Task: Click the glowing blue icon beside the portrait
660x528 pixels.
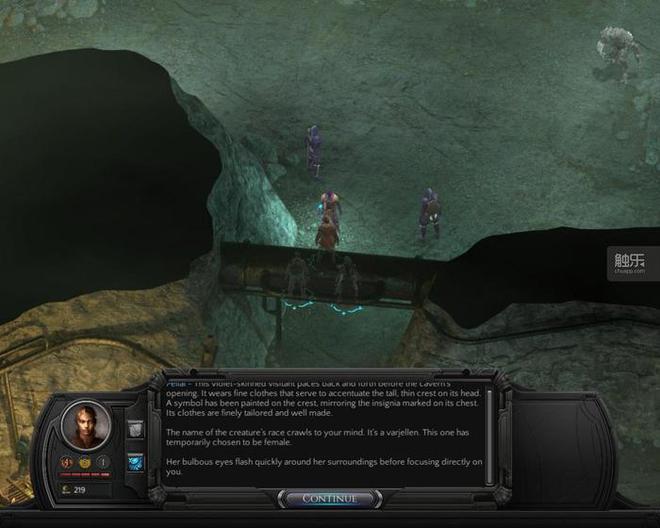Action: point(136,462)
